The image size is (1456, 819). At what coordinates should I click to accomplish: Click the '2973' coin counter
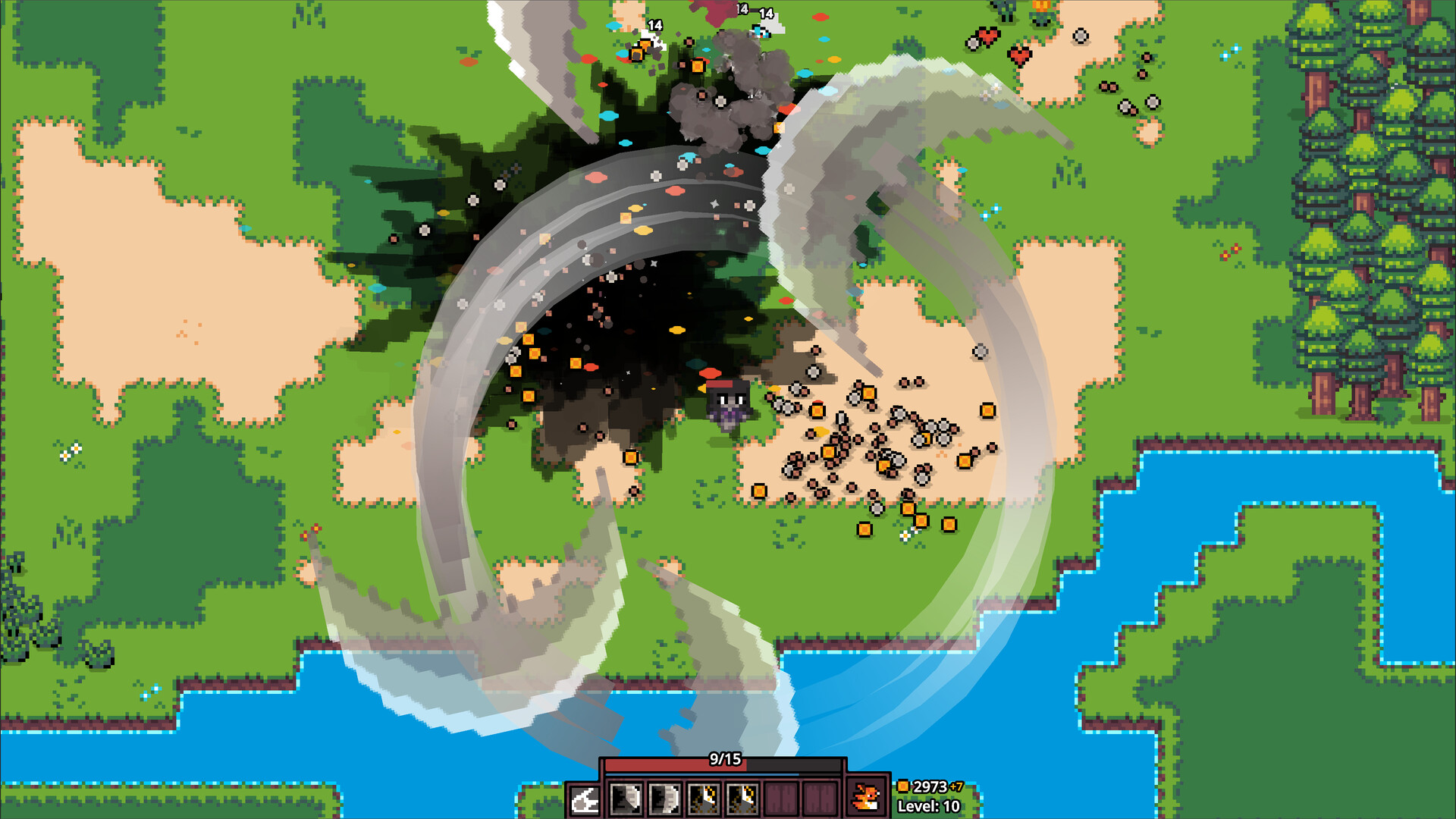[x=931, y=786]
